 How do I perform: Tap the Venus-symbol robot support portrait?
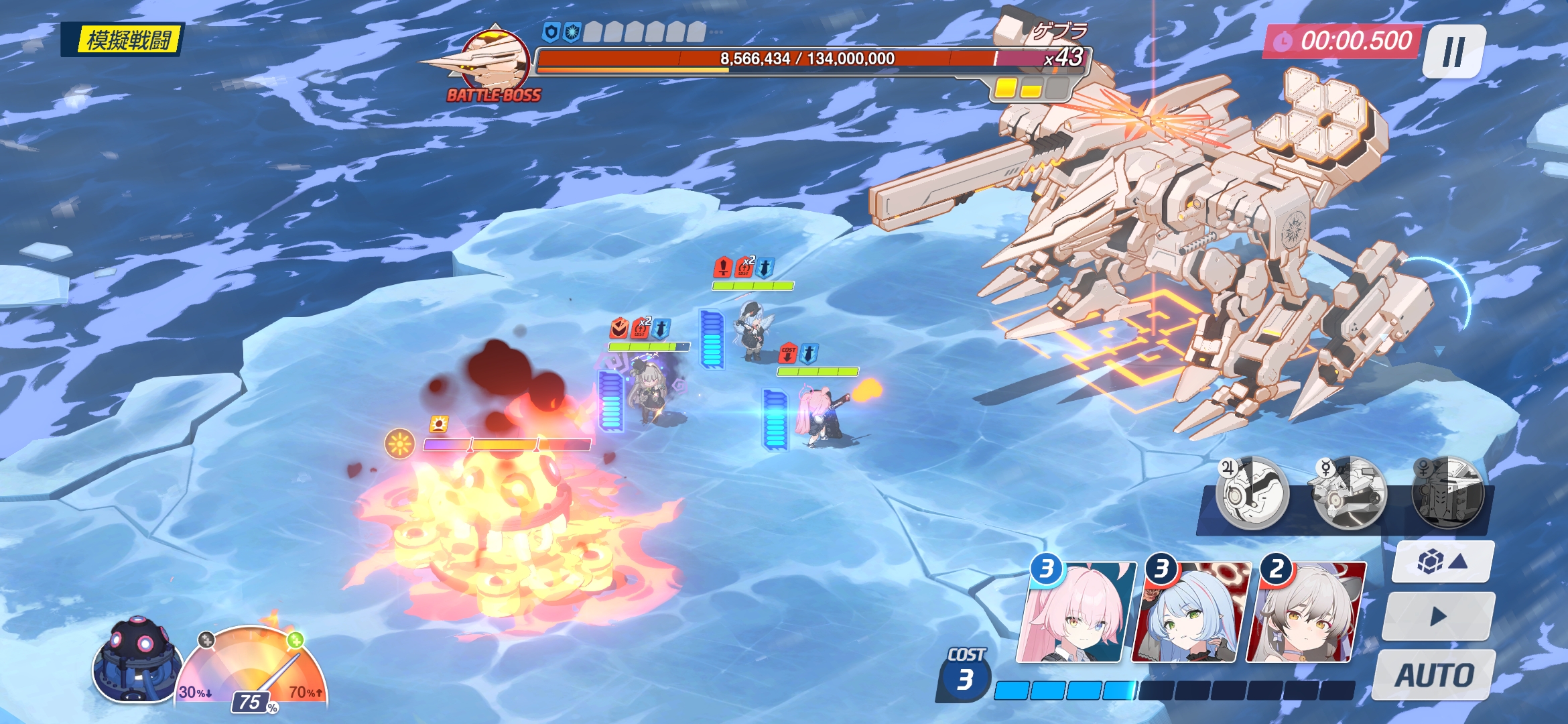(x=1447, y=493)
